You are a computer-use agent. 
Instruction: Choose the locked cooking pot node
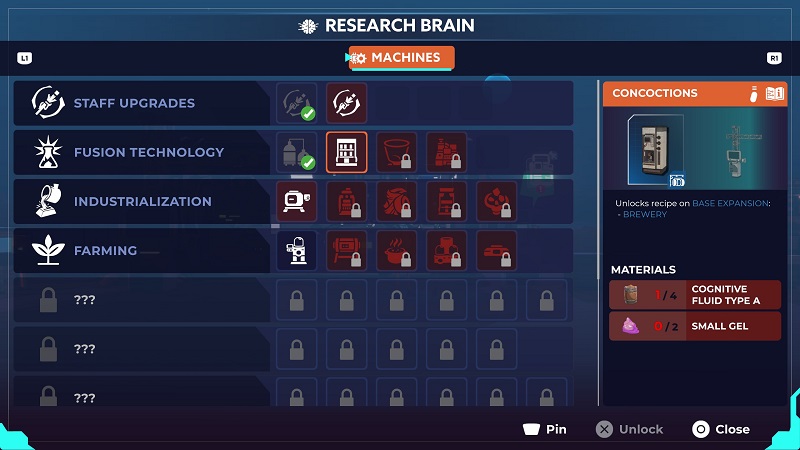click(x=396, y=250)
